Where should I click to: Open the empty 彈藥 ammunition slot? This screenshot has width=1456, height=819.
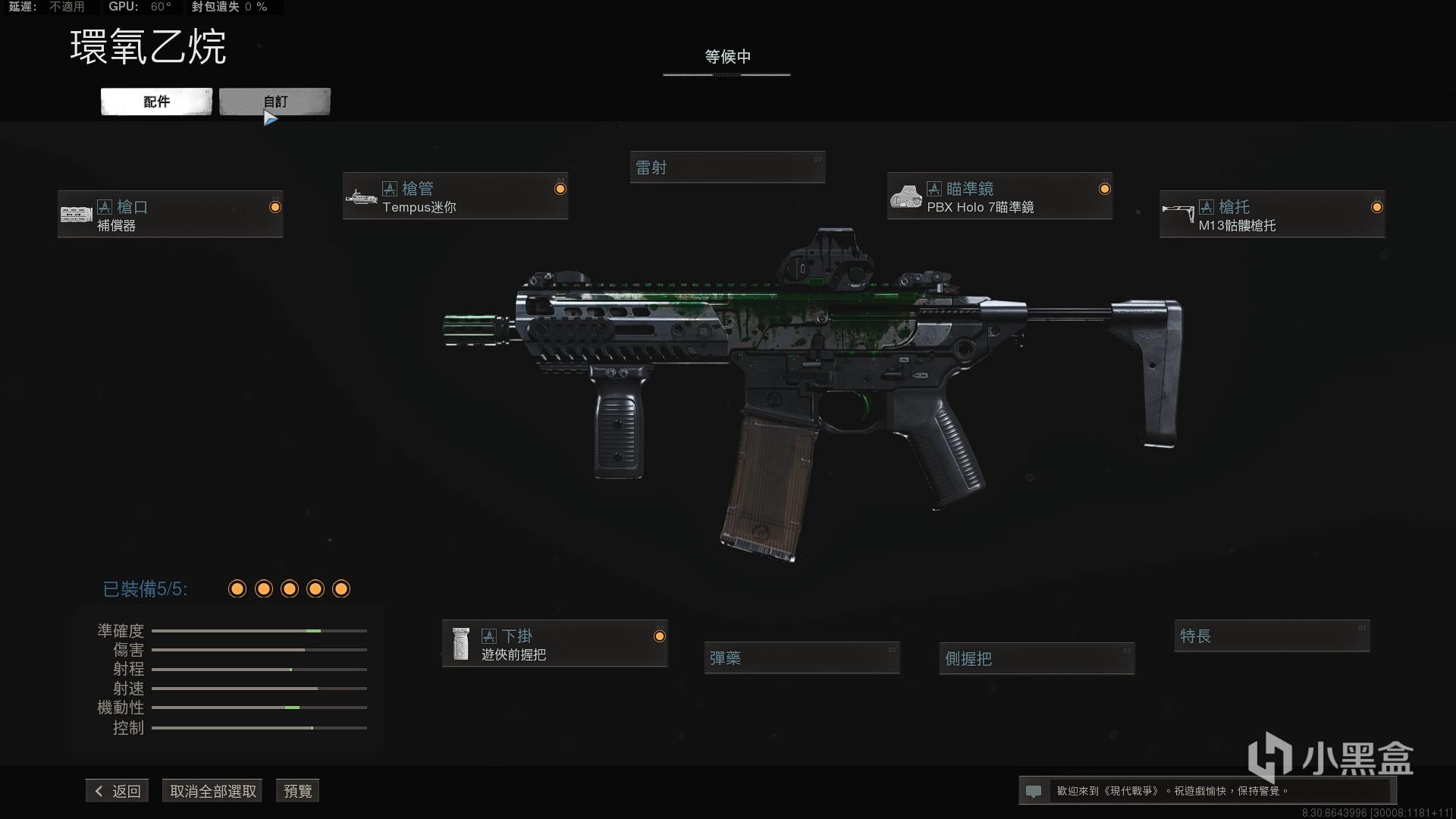(x=802, y=658)
